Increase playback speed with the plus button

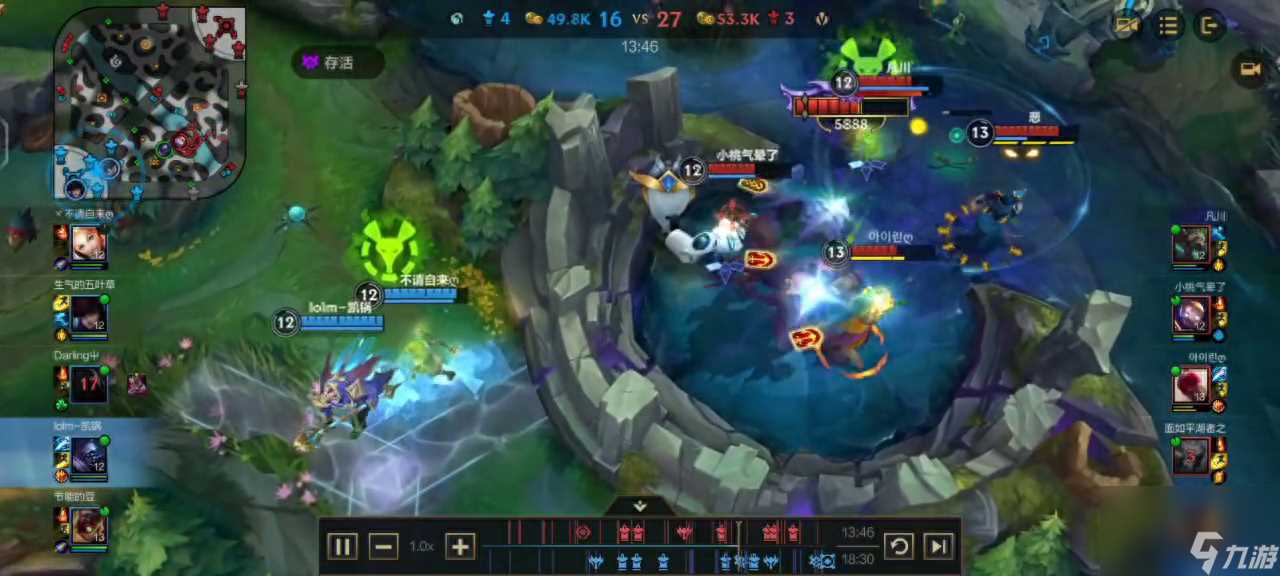[459, 546]
